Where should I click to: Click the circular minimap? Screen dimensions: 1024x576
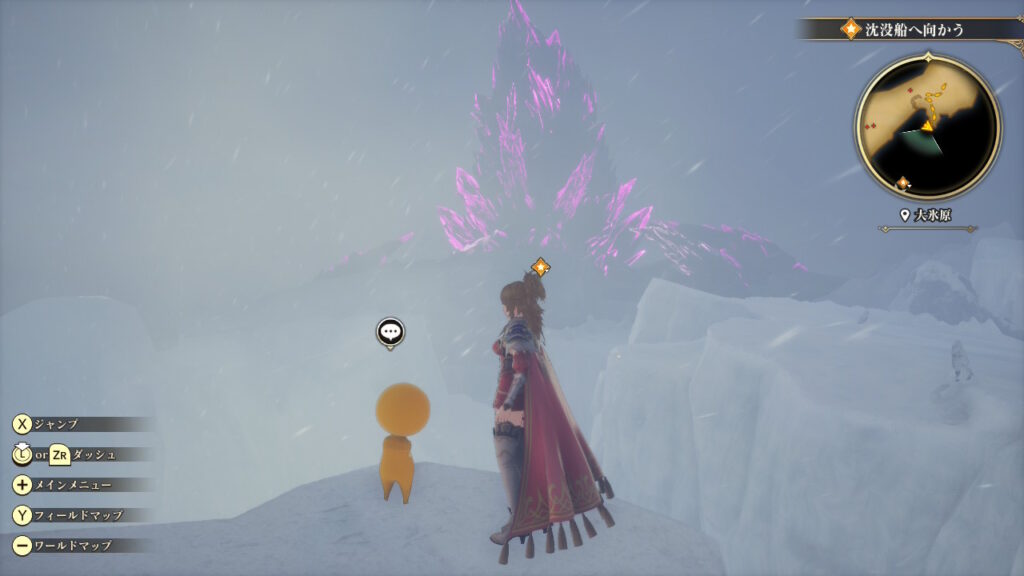(927, 126)
